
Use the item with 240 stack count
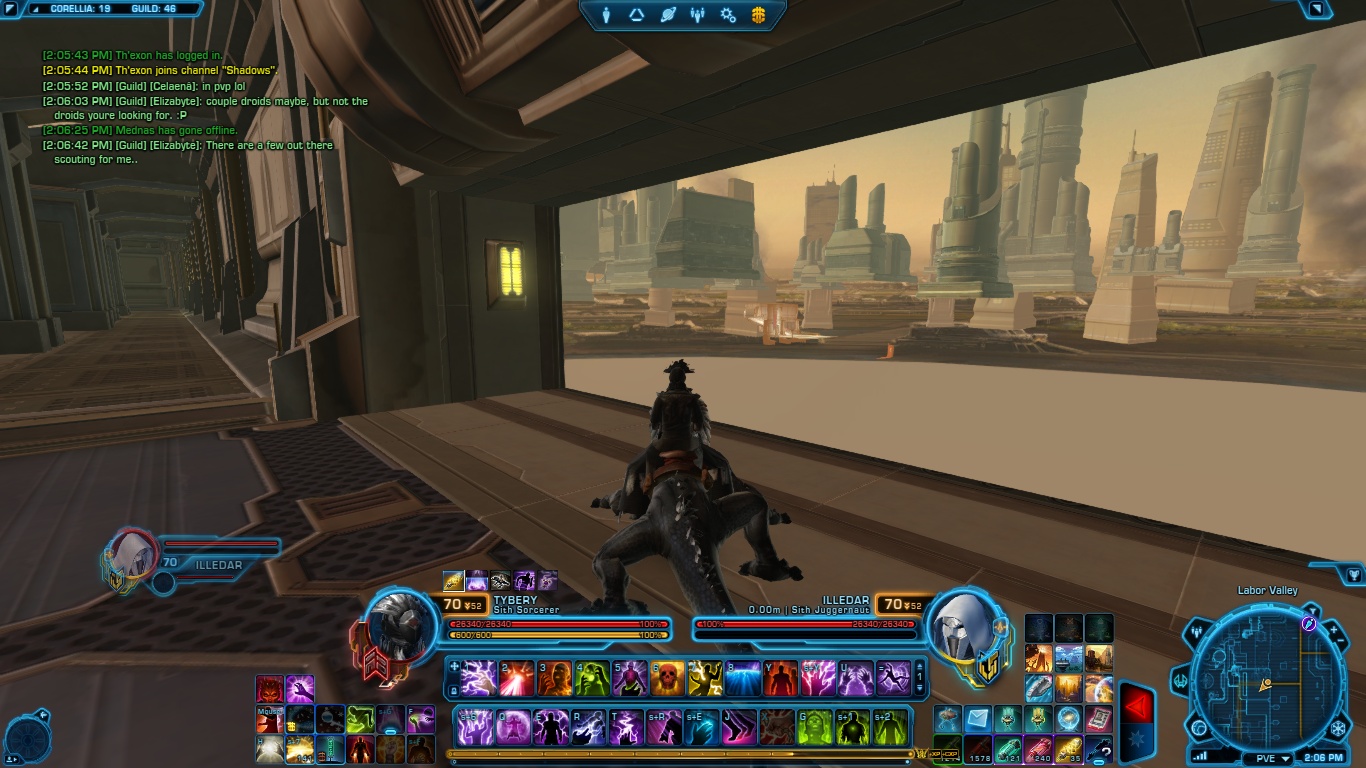[x=1041, y=749]
